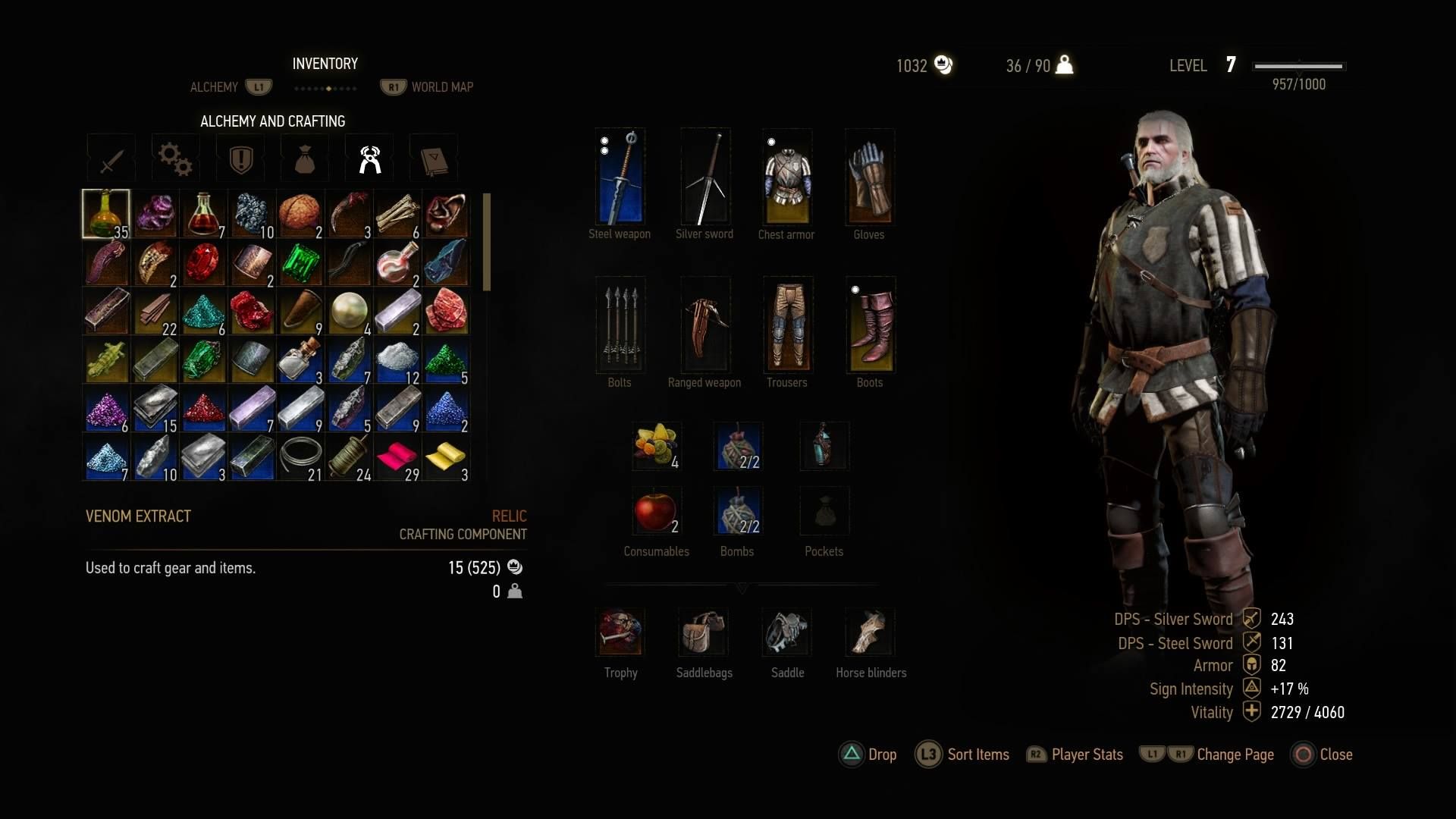Open the crafting components gears icon
Screen dimensions: 1456x819
[x=174, y=157]
